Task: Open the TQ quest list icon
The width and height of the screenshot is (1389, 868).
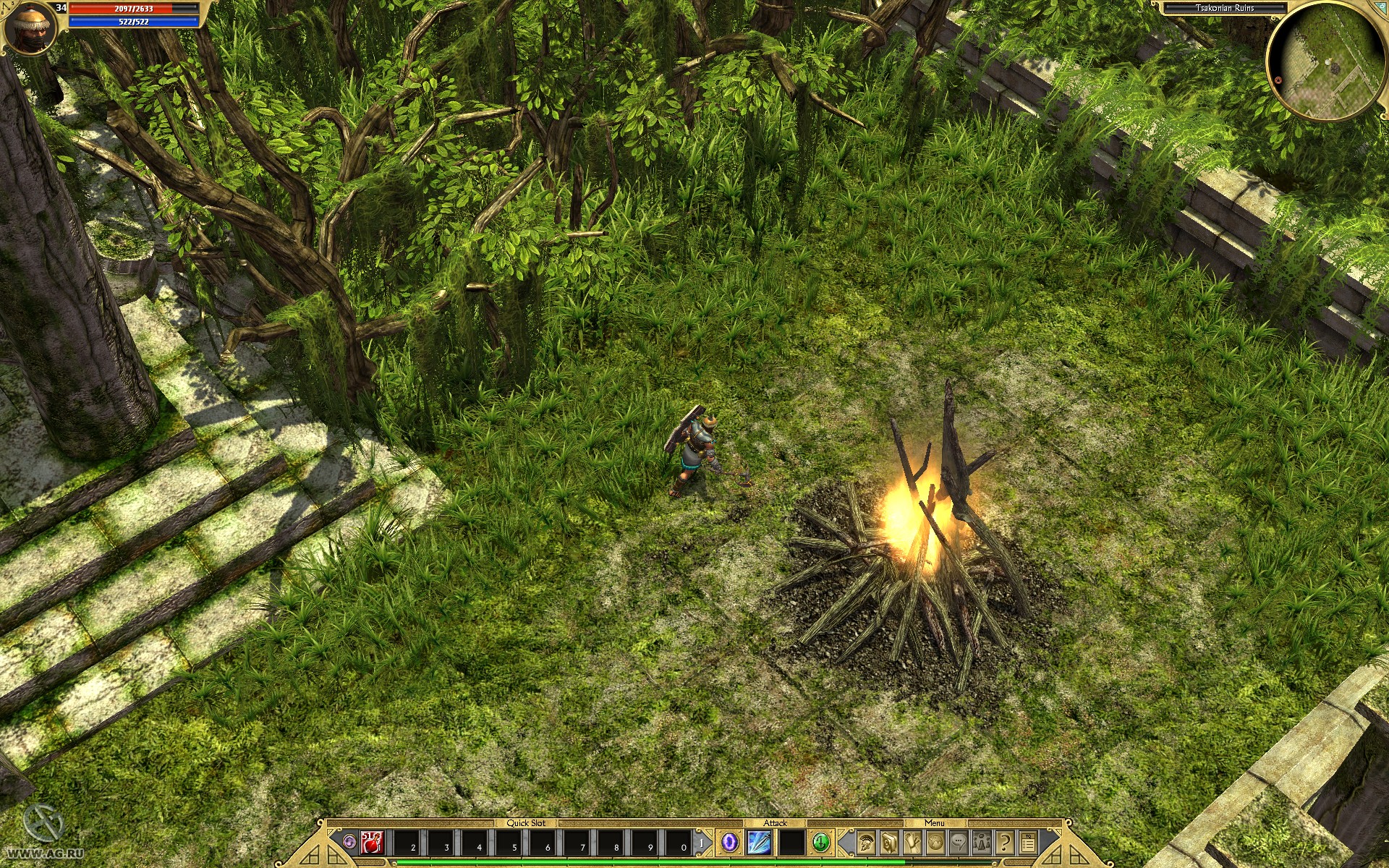Action: [1028, 844]
